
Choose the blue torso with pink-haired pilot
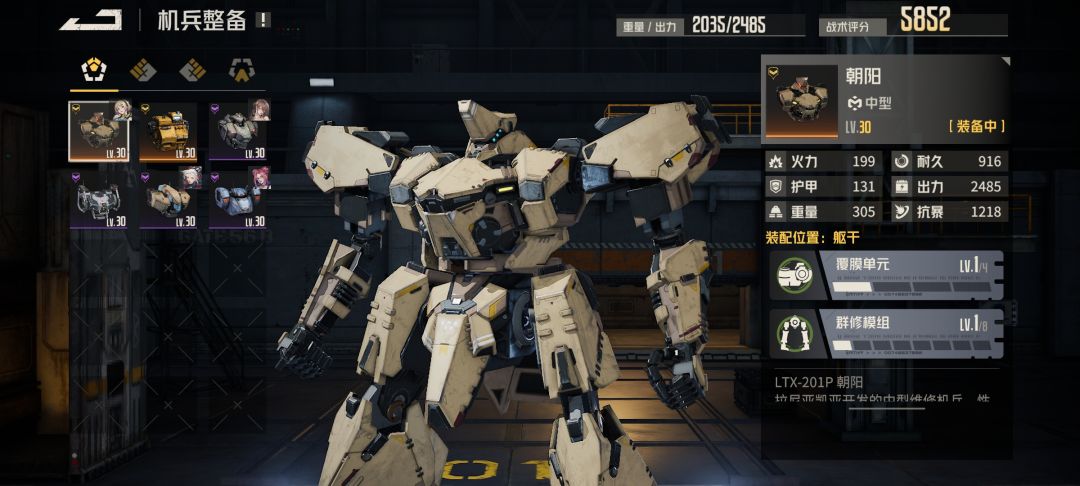coord(239,199)
